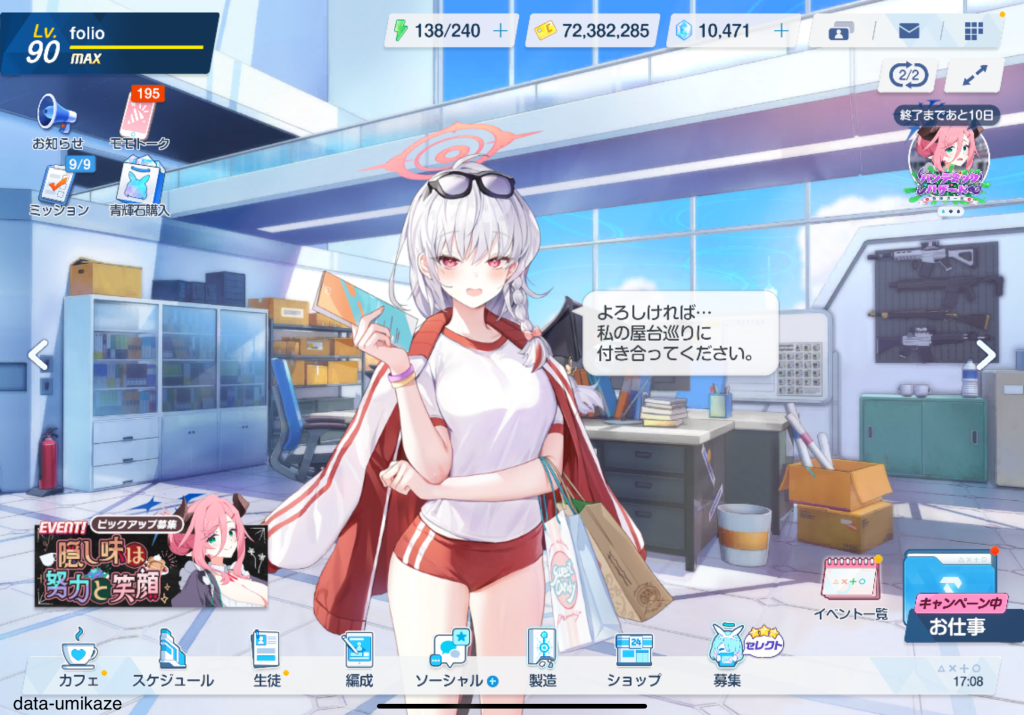Open the お知らせ notices megaphone

coord(57,120)
